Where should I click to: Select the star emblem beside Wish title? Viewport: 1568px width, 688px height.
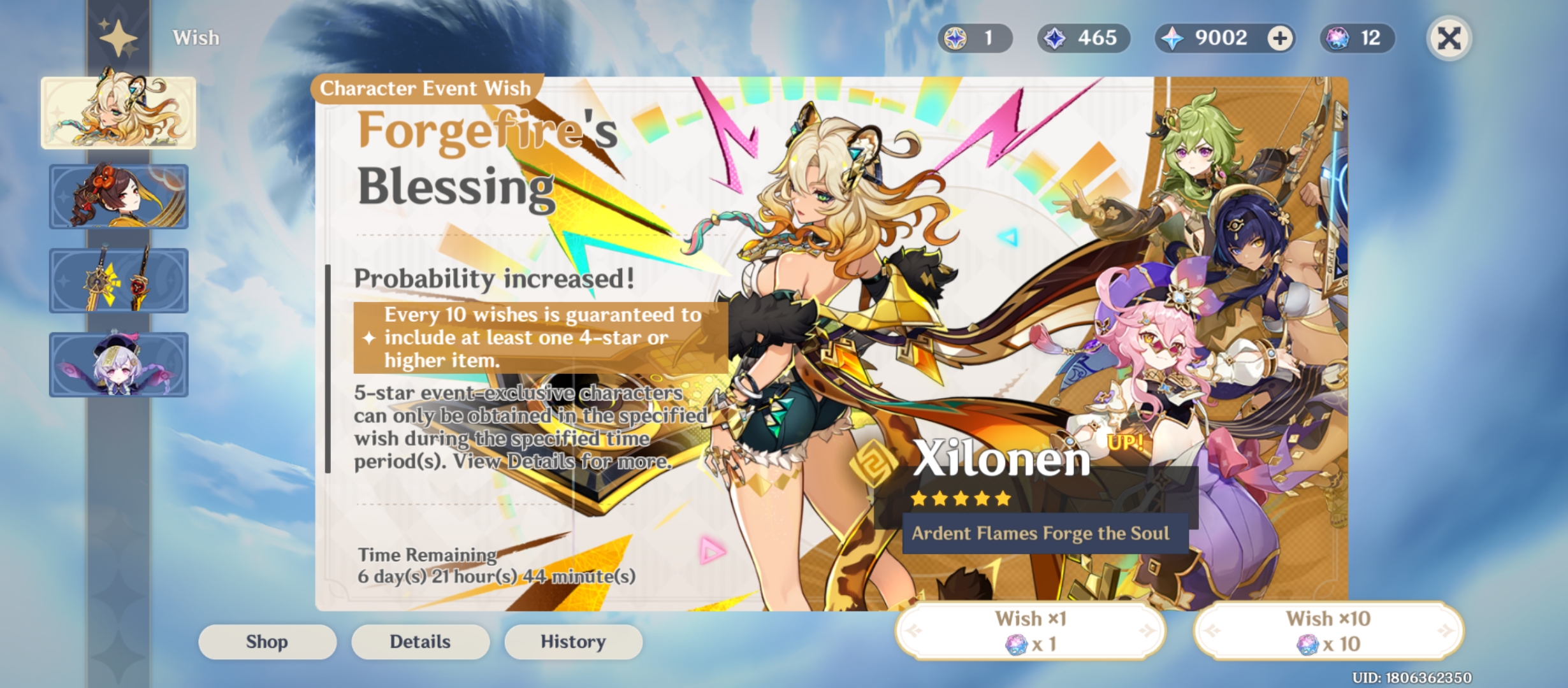tap(118, 36)
